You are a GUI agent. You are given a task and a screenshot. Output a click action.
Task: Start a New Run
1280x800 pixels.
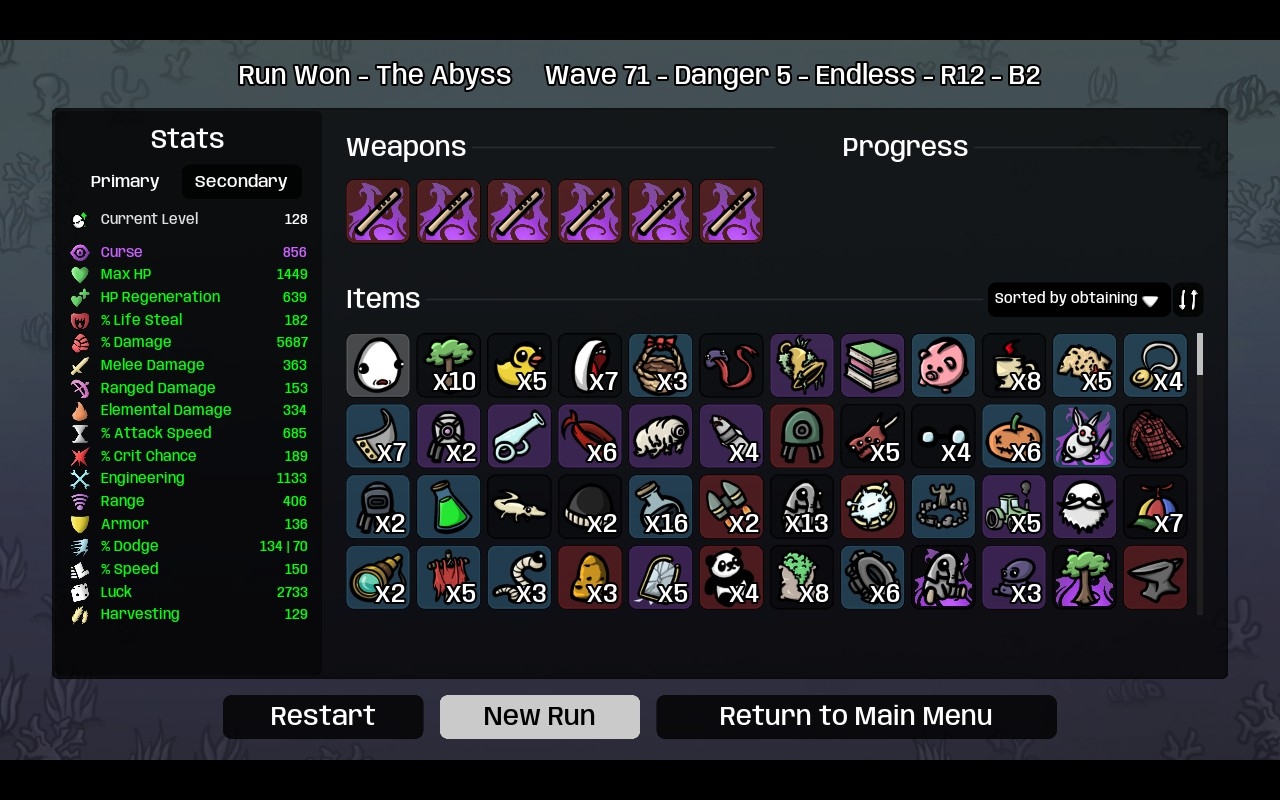[540, 717]
